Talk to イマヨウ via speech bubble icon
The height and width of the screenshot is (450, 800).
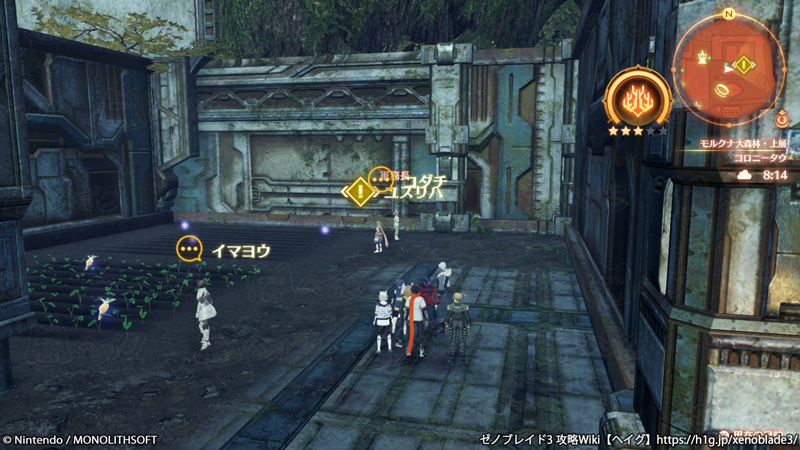click(x=189, y=249)
